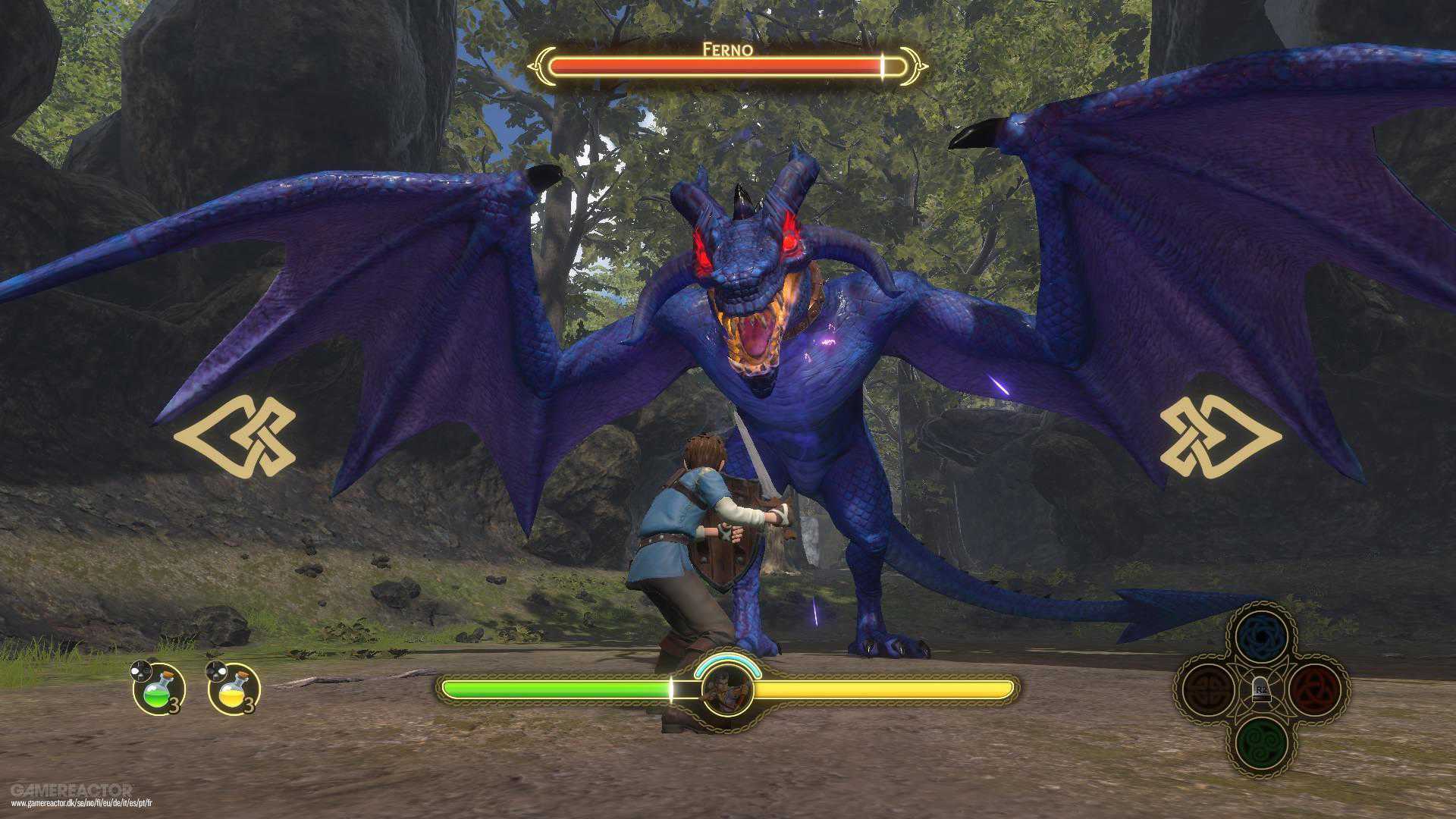Use the yellow potion
The image size is (1456, 819).
tap(234, 689)
